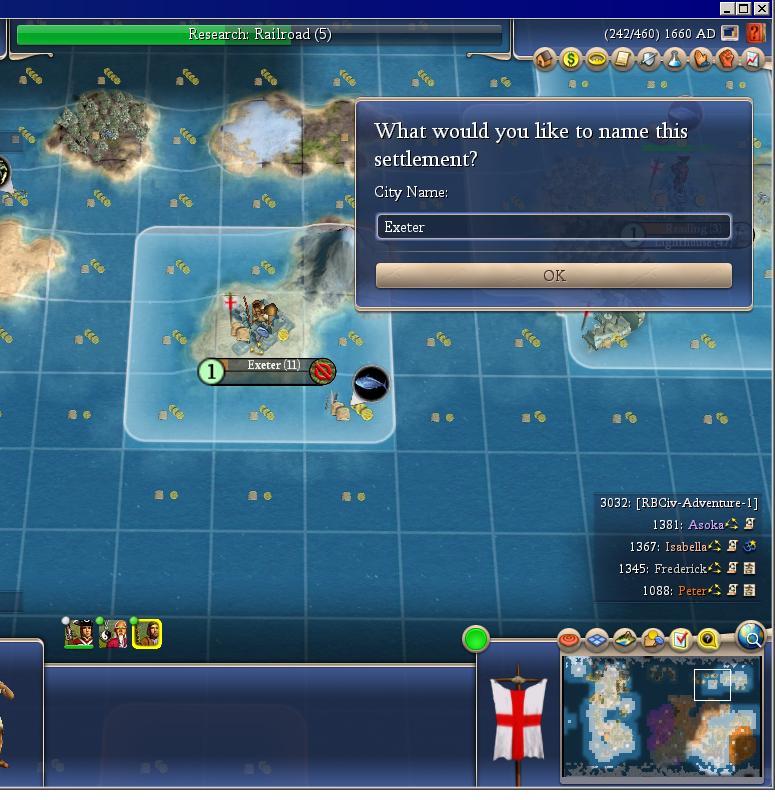Open the Military Advisor shield icon
The height and width of the screenshot is (800, 775).
[x=648, y=59]
